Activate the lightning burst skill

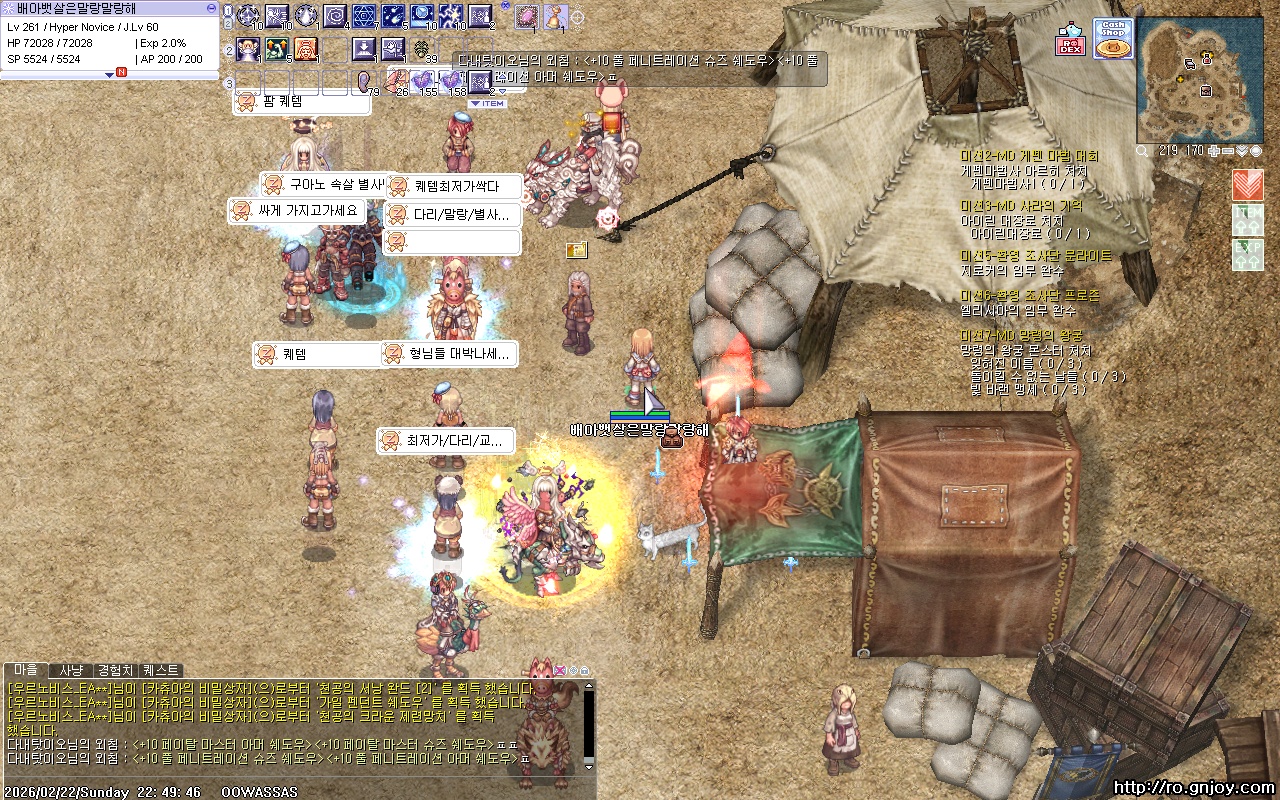(451, 16)
